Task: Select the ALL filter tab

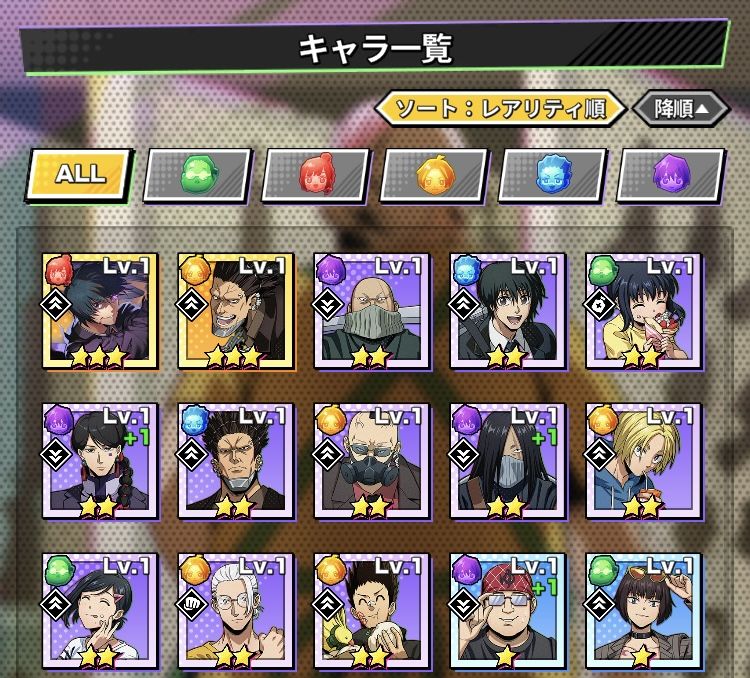Action: [x=79, y=174]
